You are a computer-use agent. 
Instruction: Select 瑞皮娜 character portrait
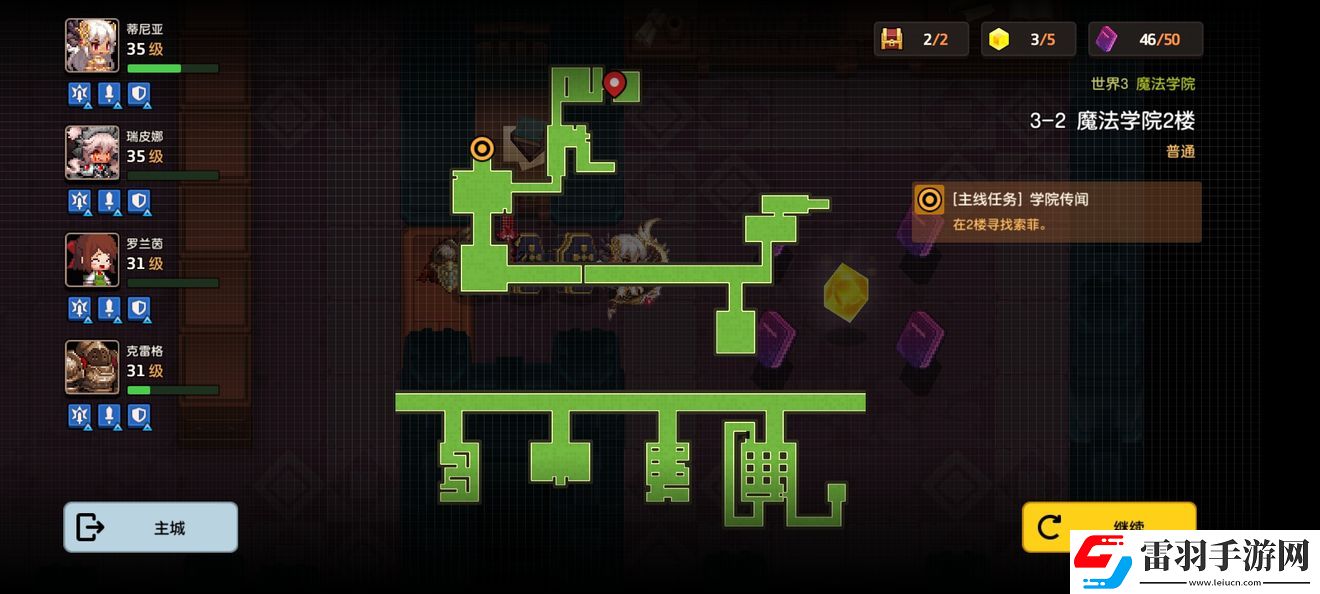coord(92,153)
